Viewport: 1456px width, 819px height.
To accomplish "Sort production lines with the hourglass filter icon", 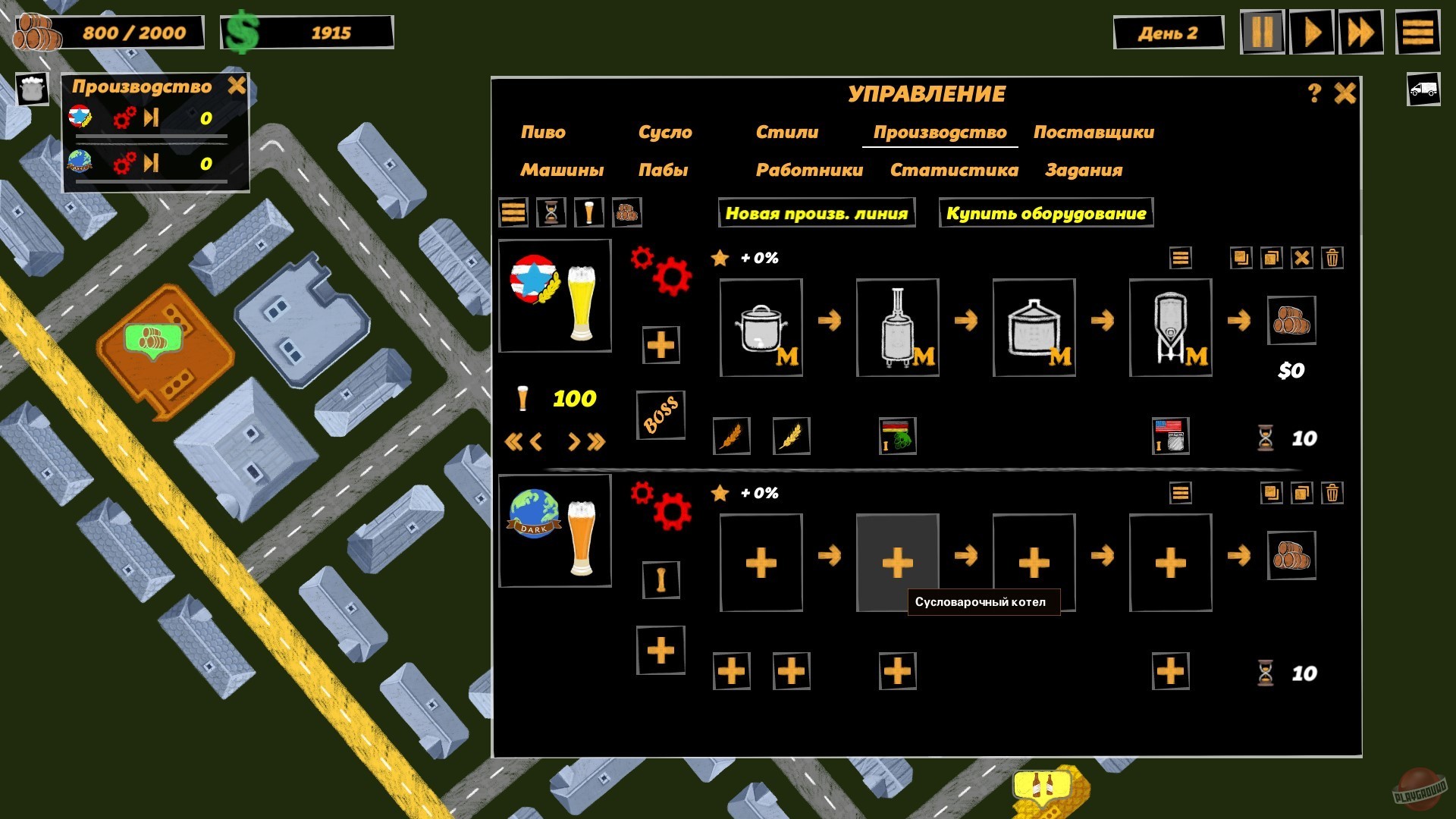I will (551, 213).
